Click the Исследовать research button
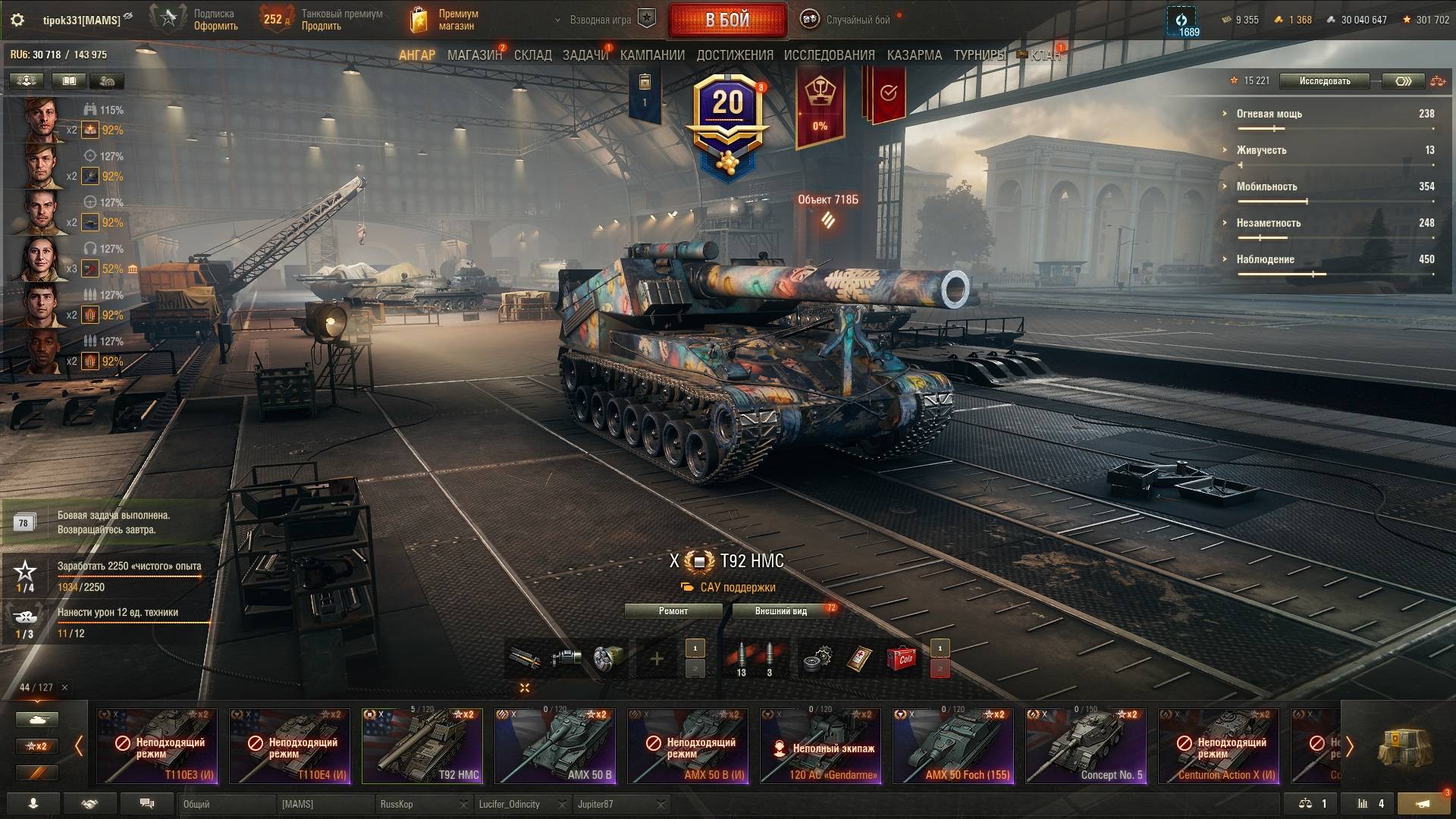 point(1324,81)
